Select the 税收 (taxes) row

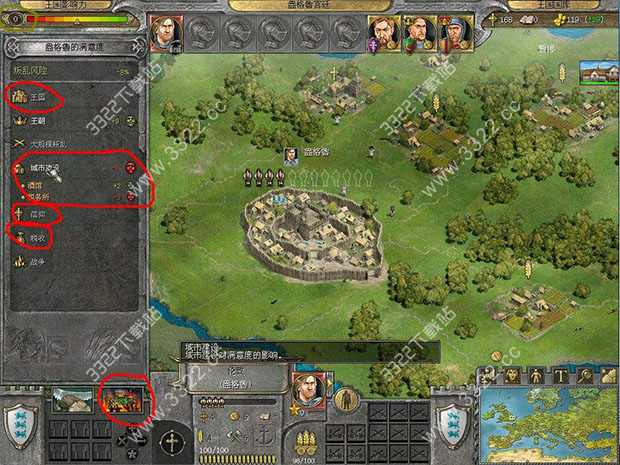pos(32,237)
